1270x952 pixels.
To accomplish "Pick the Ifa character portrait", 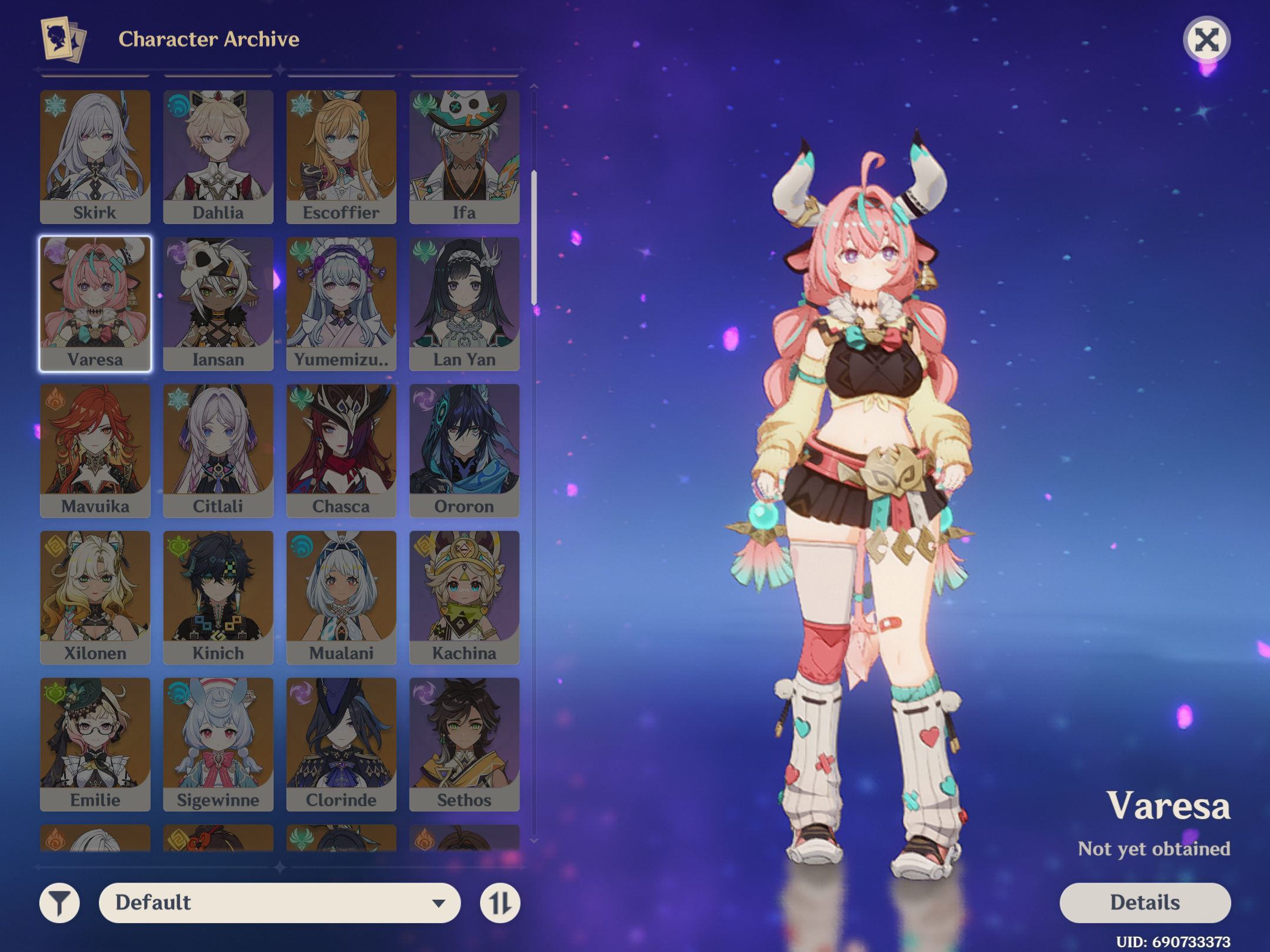I will tap(464, 156).
